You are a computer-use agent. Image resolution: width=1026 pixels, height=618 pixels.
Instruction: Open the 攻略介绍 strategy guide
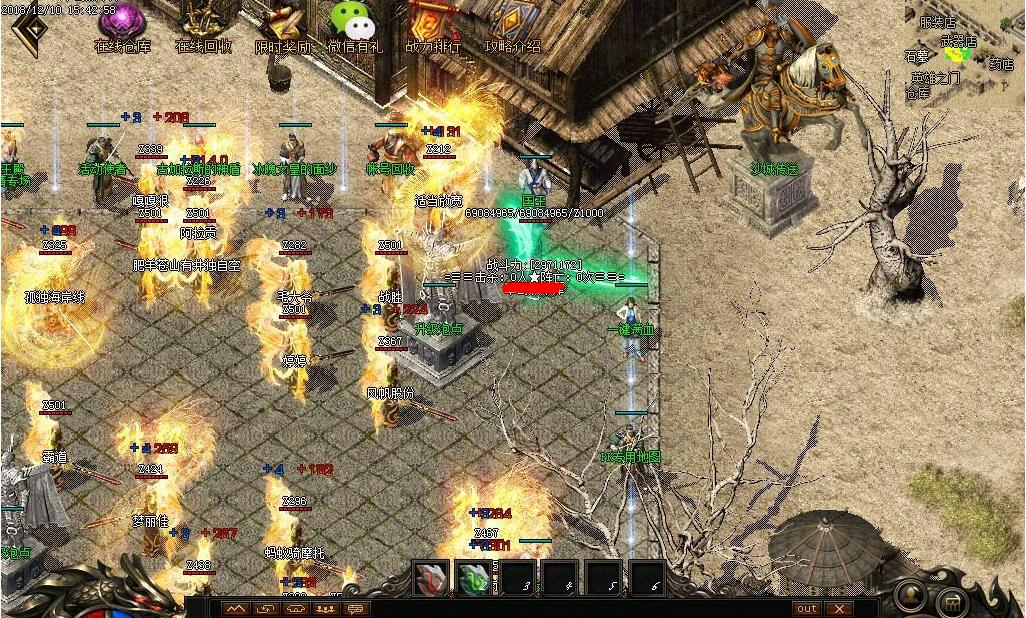point(513,23)
